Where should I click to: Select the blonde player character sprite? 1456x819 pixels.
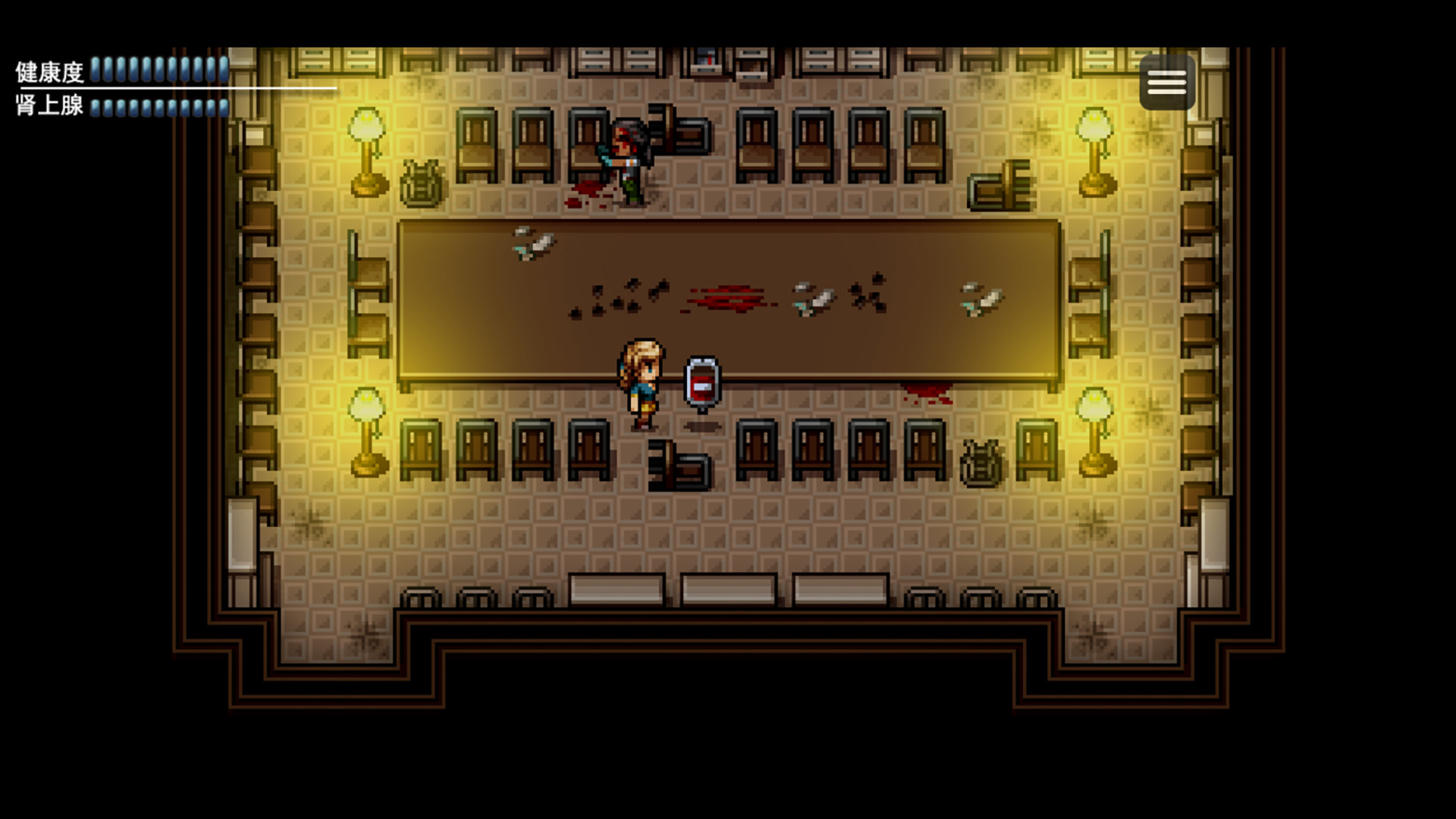tap(641, 379)
